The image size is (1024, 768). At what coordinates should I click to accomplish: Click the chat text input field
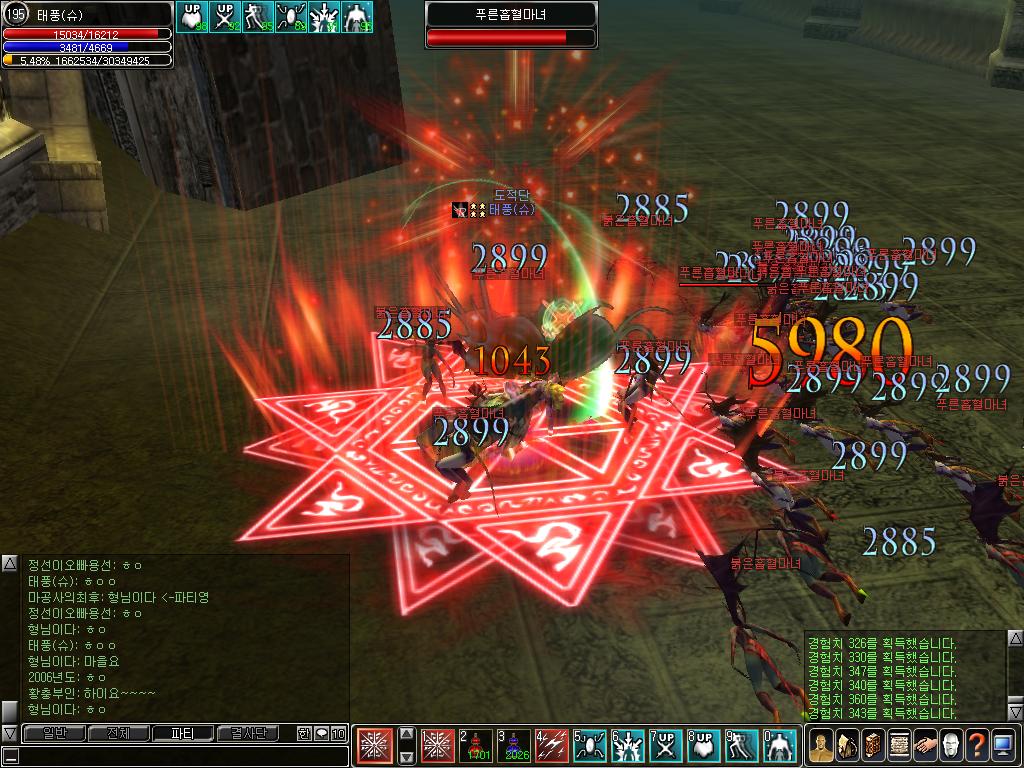(180, 756)
